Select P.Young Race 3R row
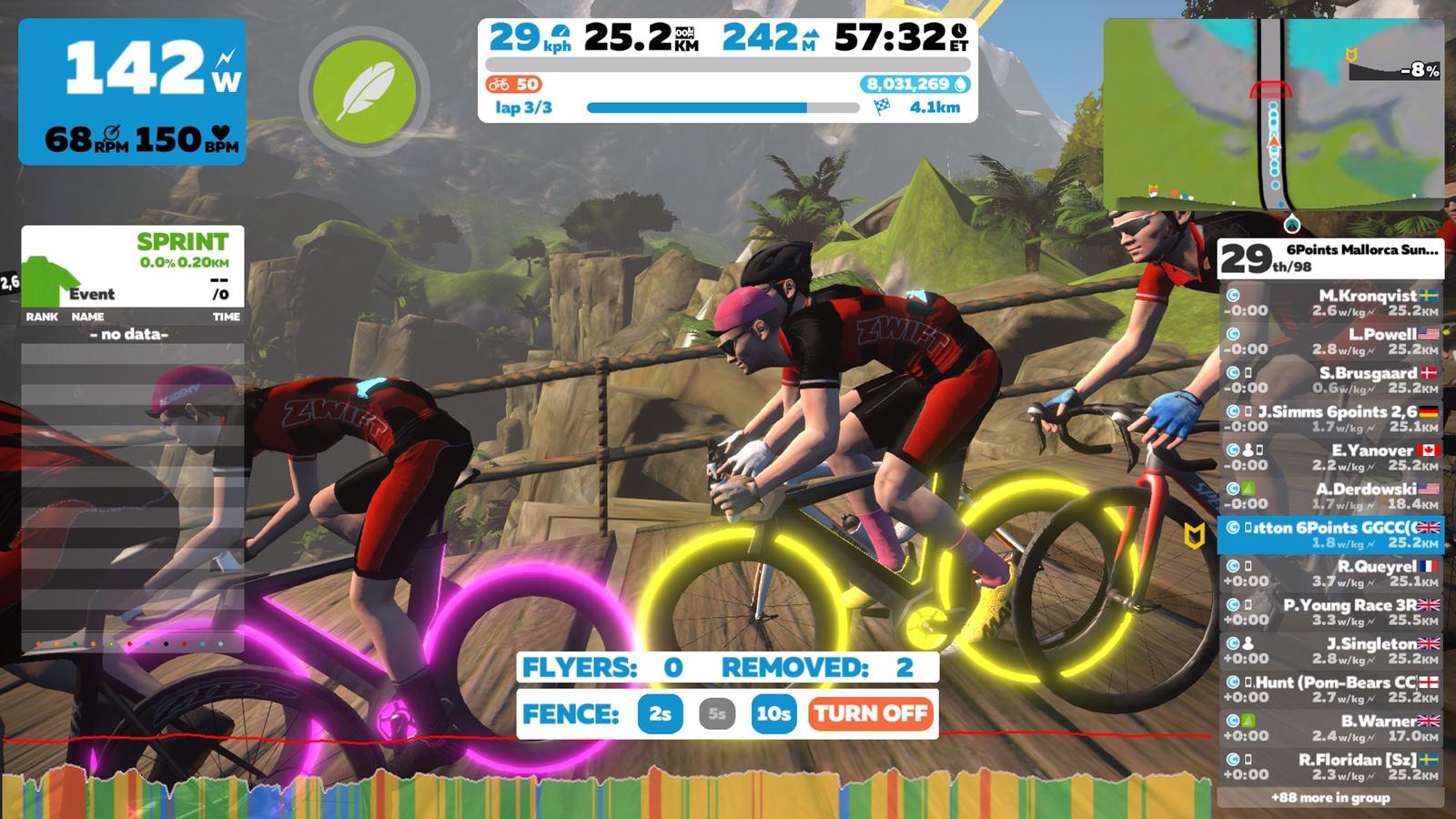Image resolution: width=1456 pixels, height=819 pixels. (1330, 612)
